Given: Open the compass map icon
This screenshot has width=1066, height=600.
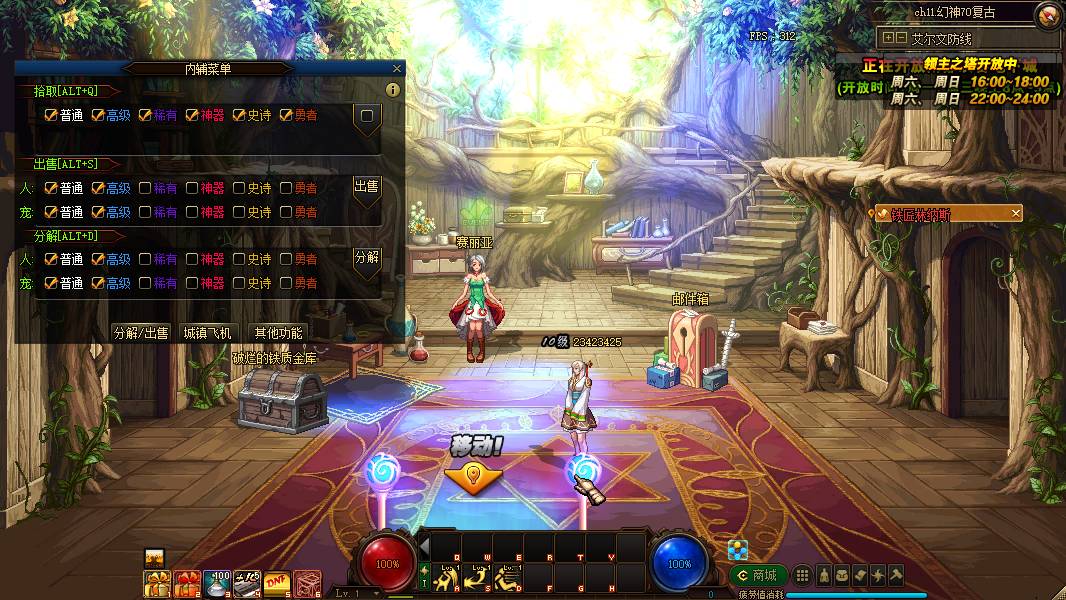Looking at the screenshot, I should click(1047, 14).
